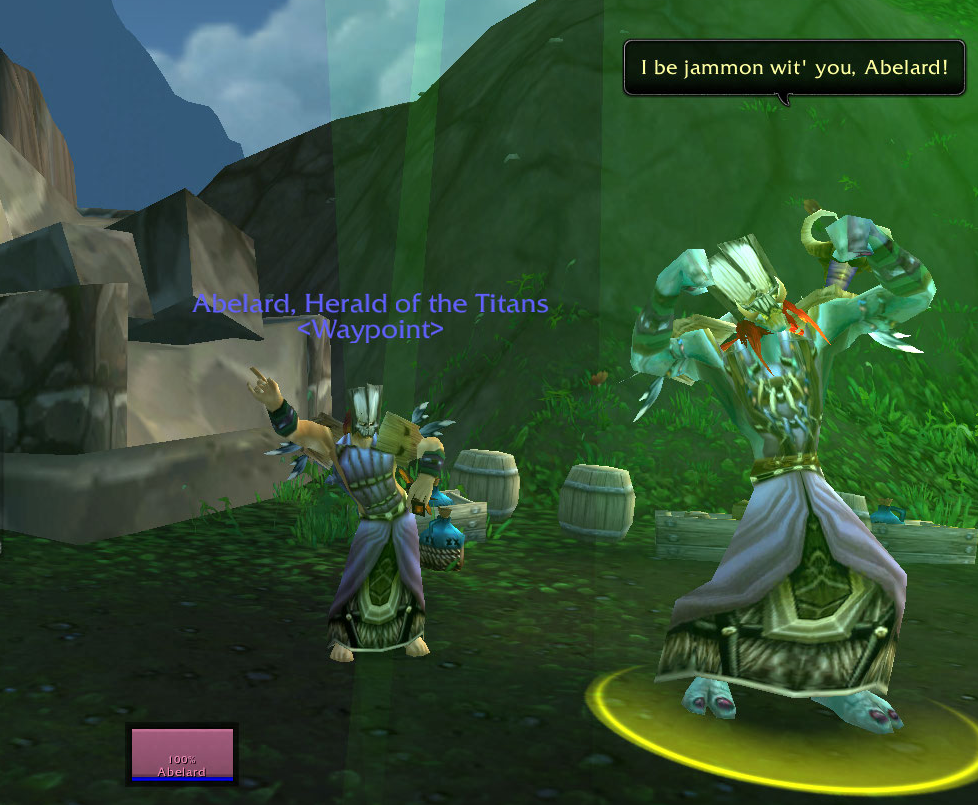Select the Abelard unit frame

pos(182,753)
